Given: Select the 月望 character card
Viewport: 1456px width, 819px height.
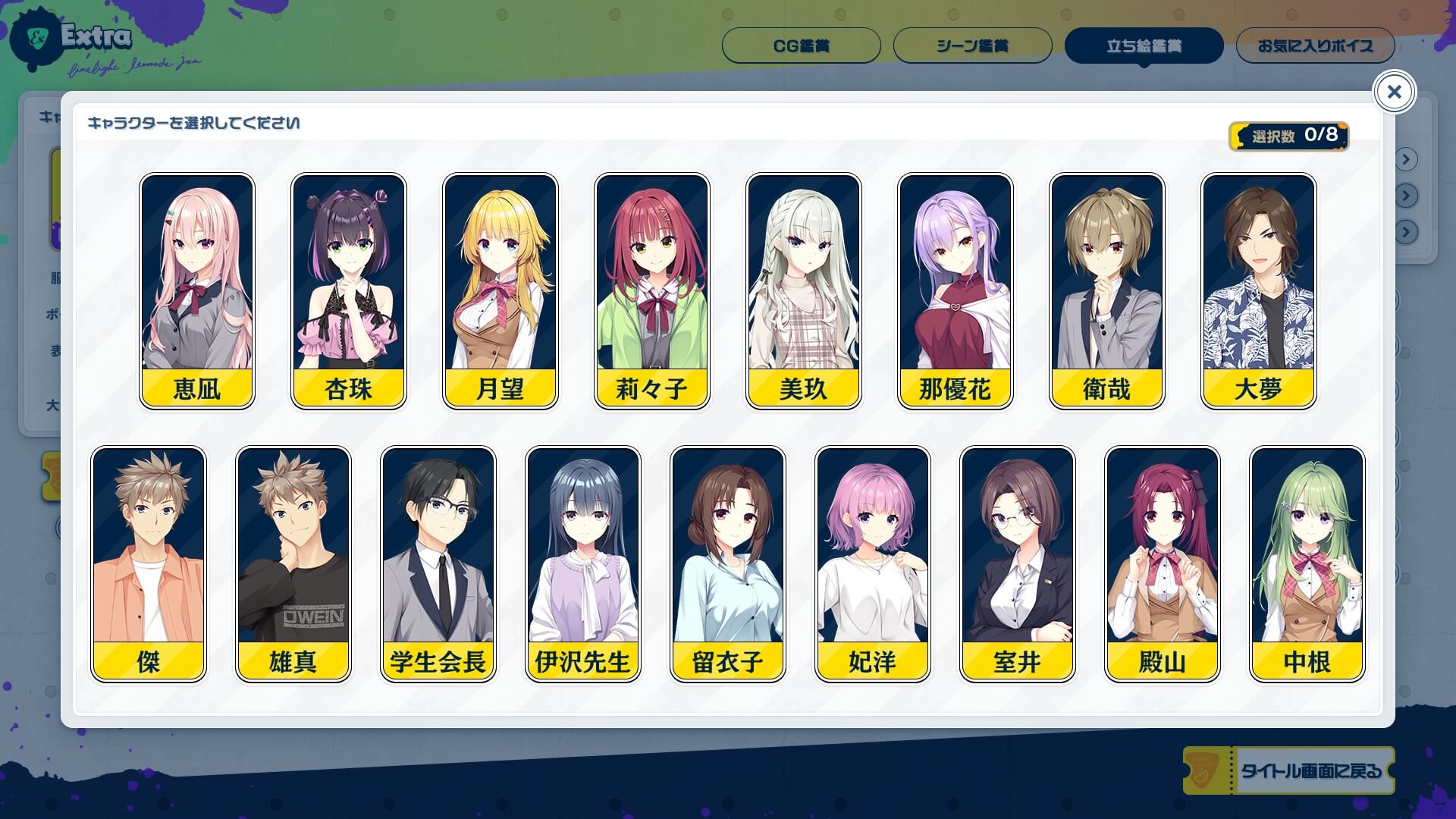Looking at the screenshot, I should [500, 292].
